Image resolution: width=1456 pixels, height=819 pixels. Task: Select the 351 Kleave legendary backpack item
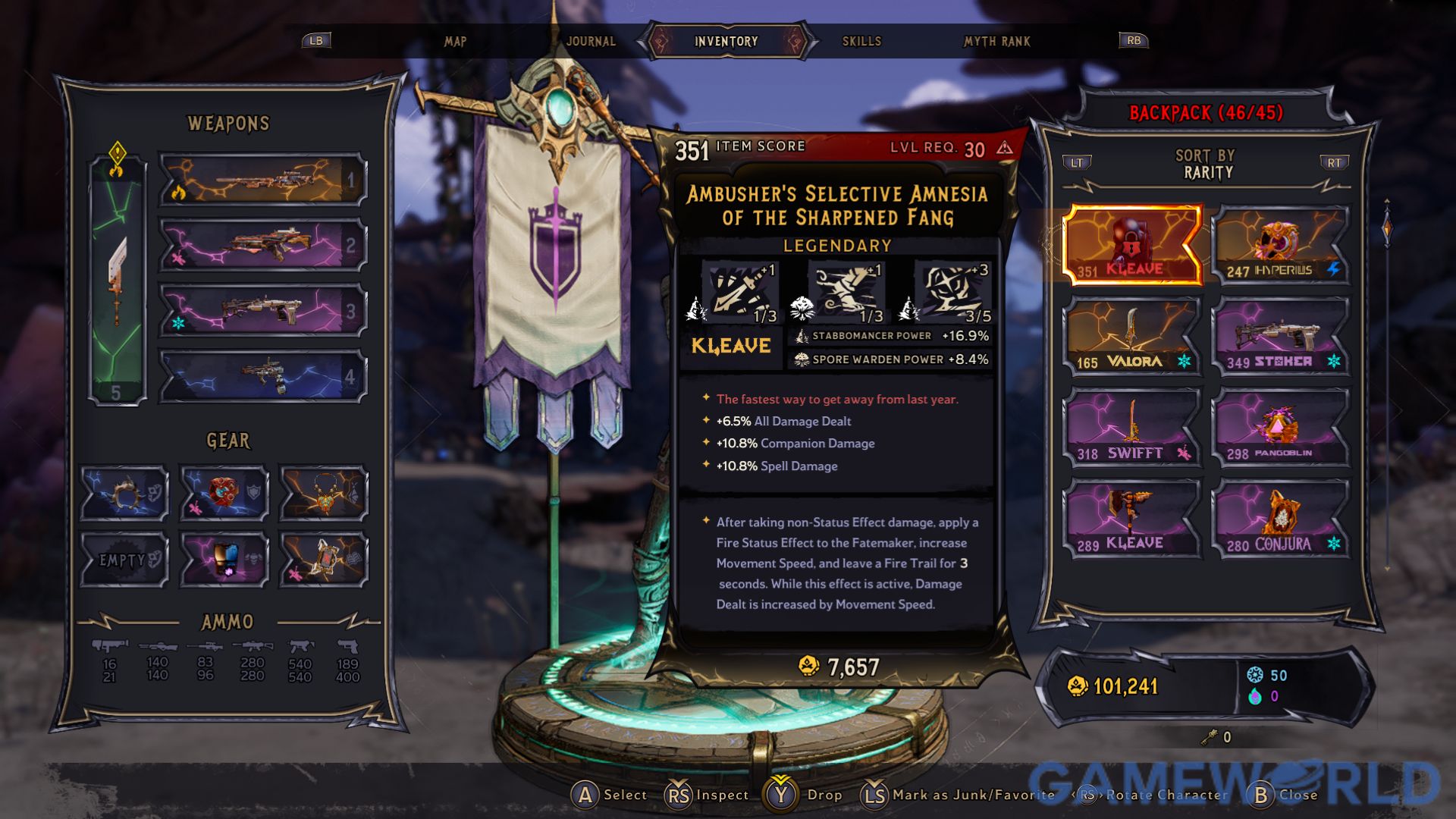point(1131,245)
